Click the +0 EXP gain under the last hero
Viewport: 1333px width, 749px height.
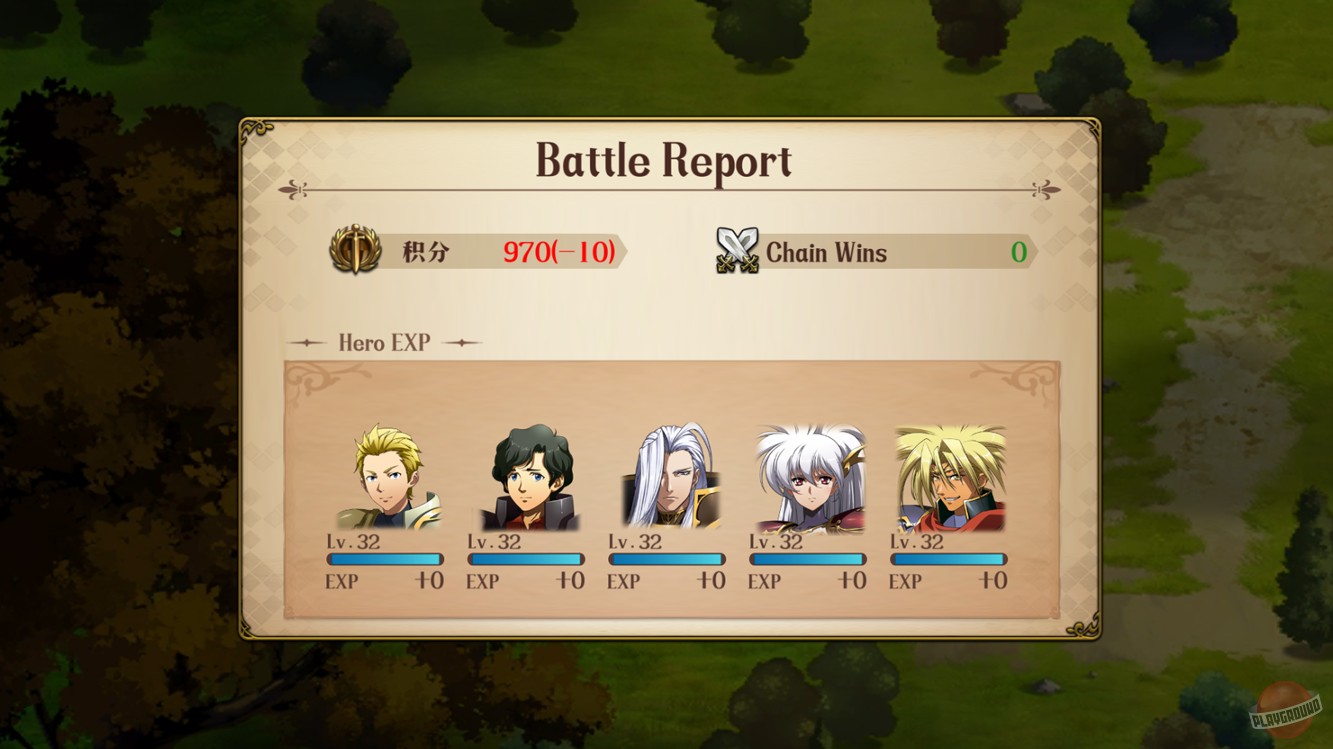tap(993, 580)
